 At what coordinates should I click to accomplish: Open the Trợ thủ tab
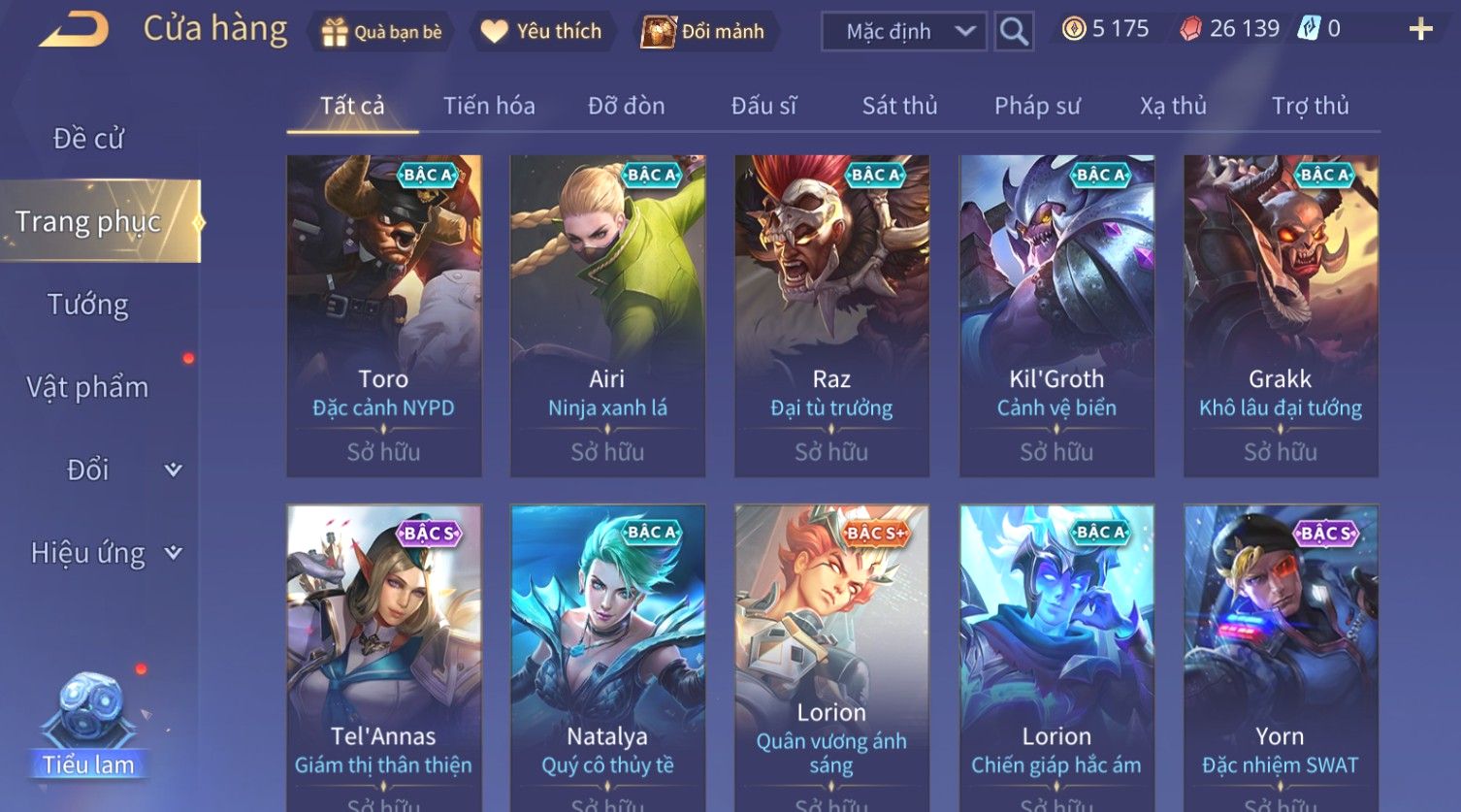pos(1310,106)
